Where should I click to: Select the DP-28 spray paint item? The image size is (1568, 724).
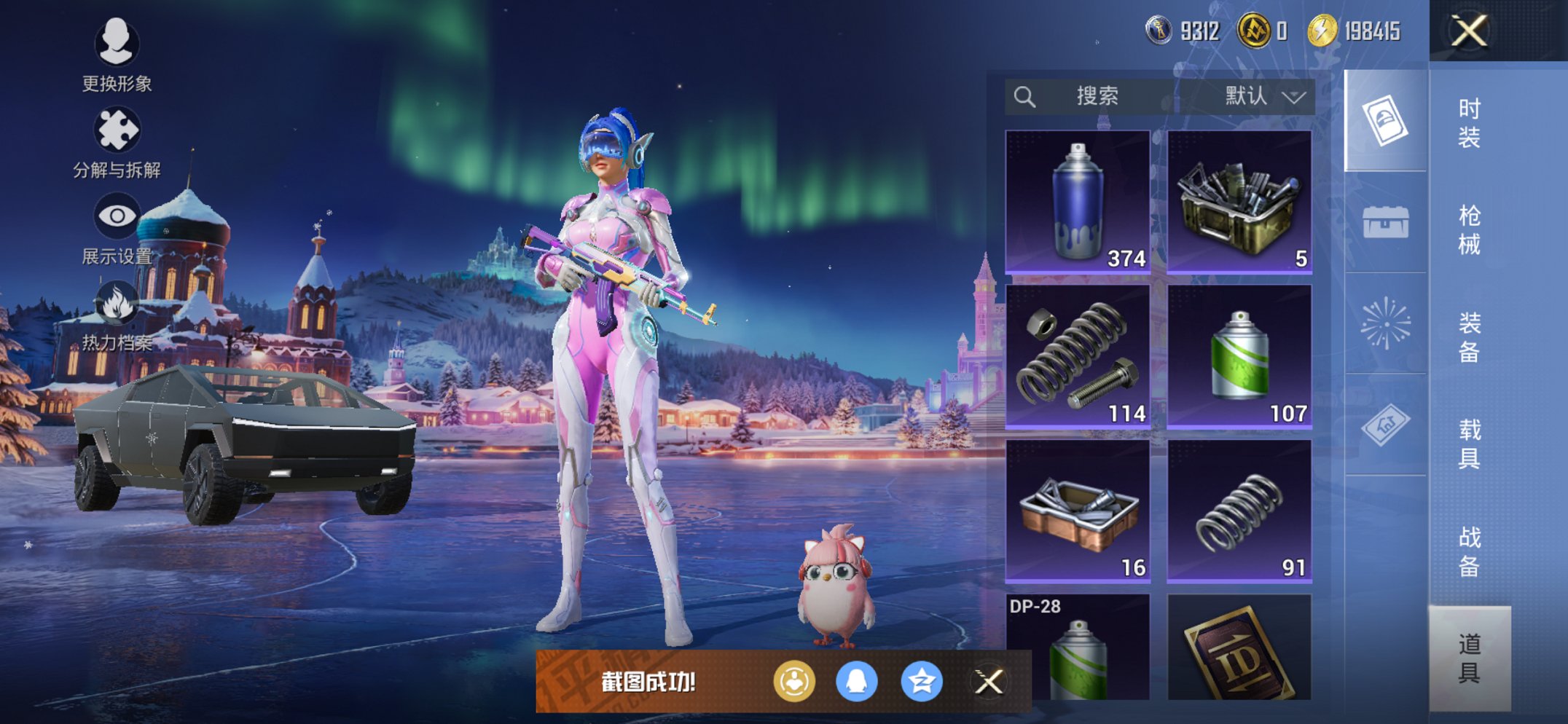coord(1078,648)
